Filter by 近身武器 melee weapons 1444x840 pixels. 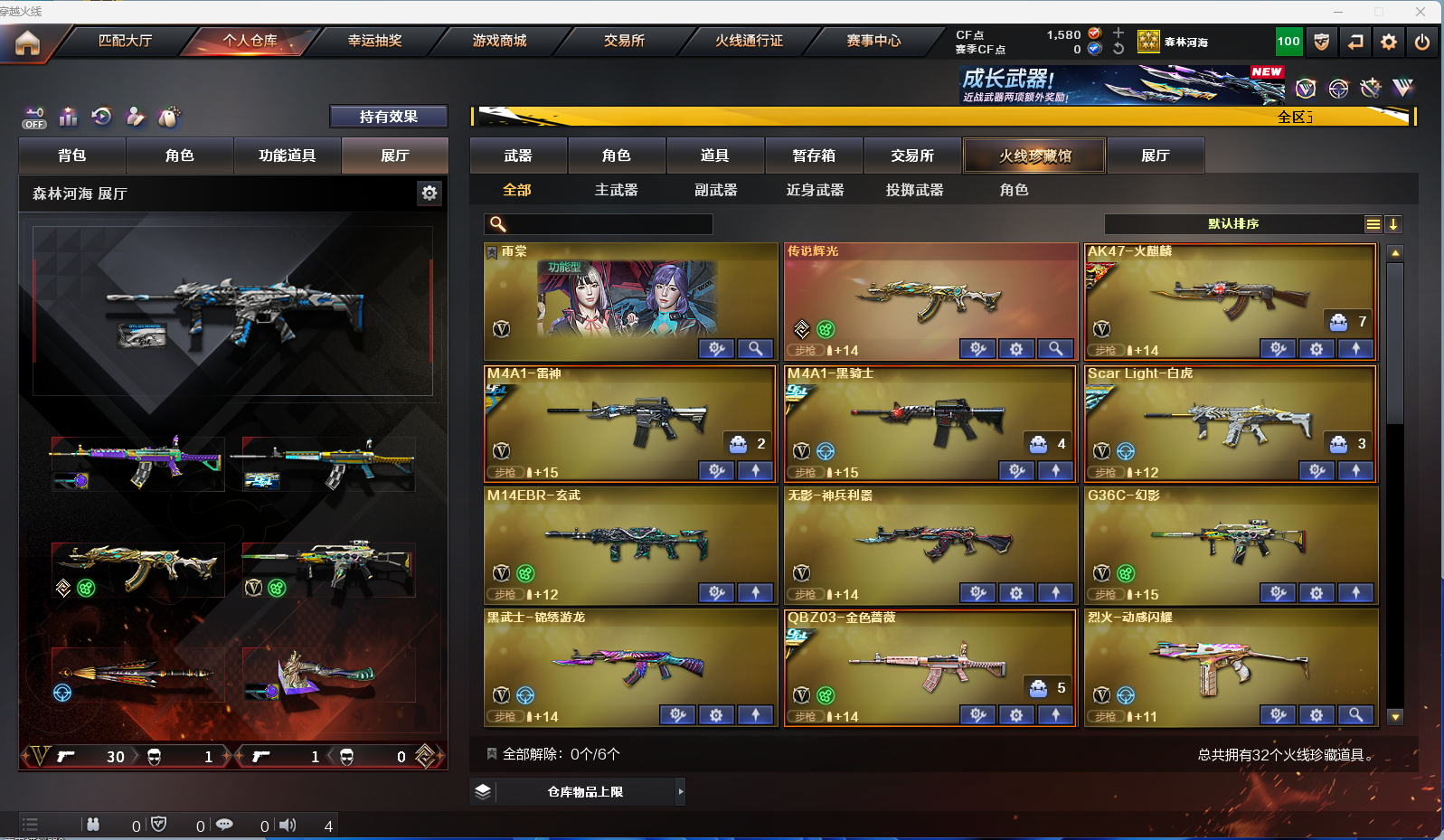[x=815, y=190]
